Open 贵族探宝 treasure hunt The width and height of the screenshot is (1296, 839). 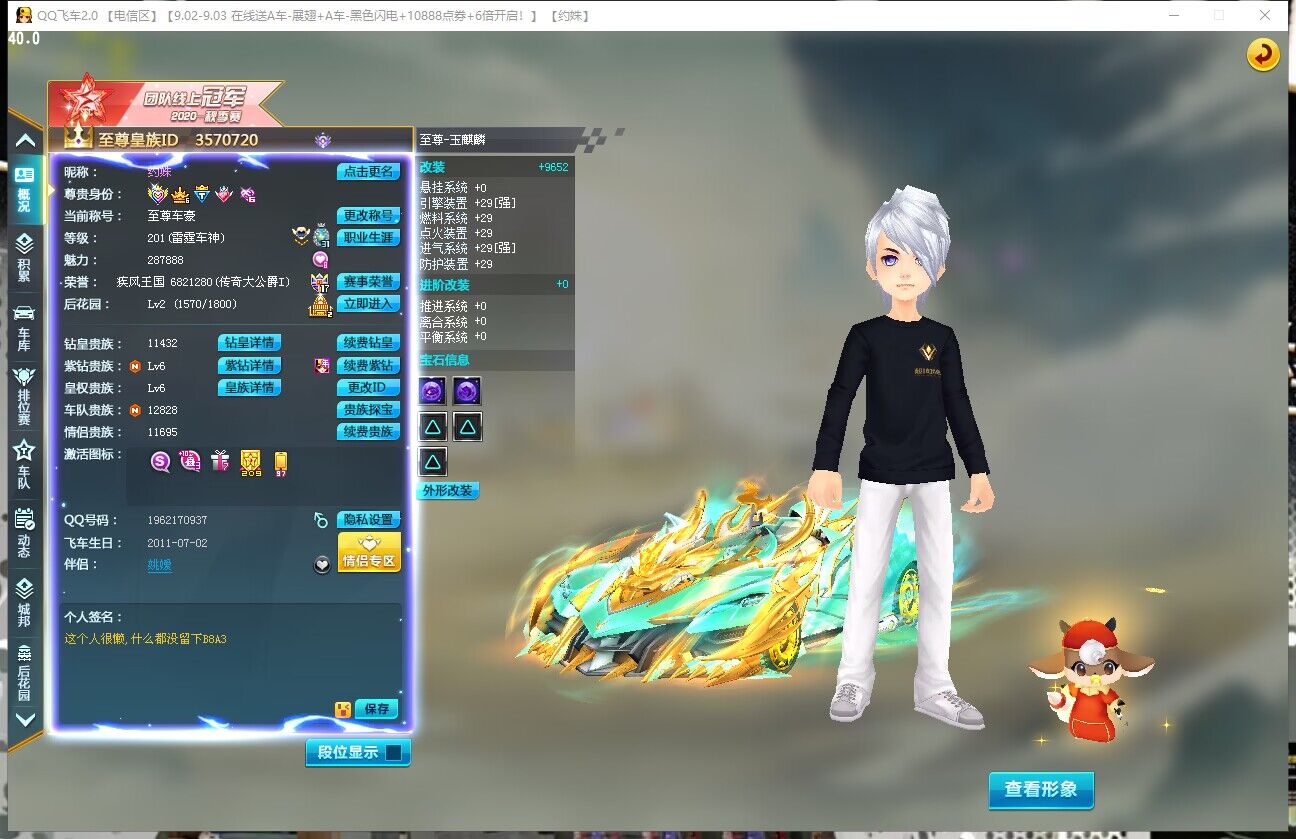tap(368, 409)
